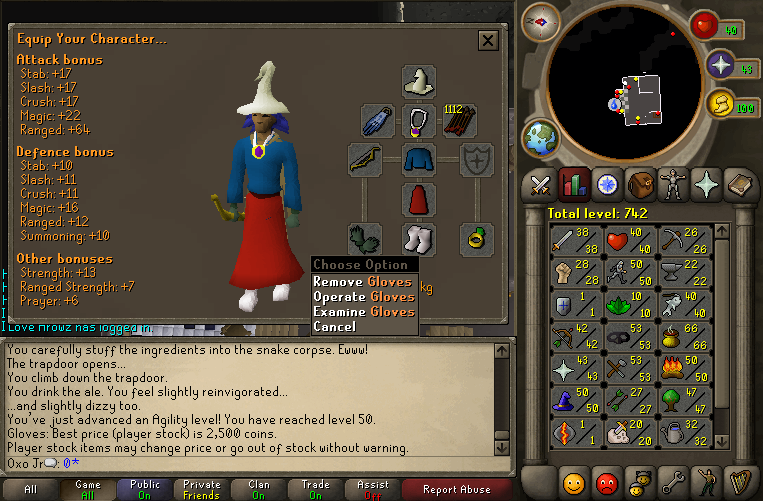This screenshot has height=501, width=763.
Task: Open the Report Abuse button
Action: (x=458, y=490)
